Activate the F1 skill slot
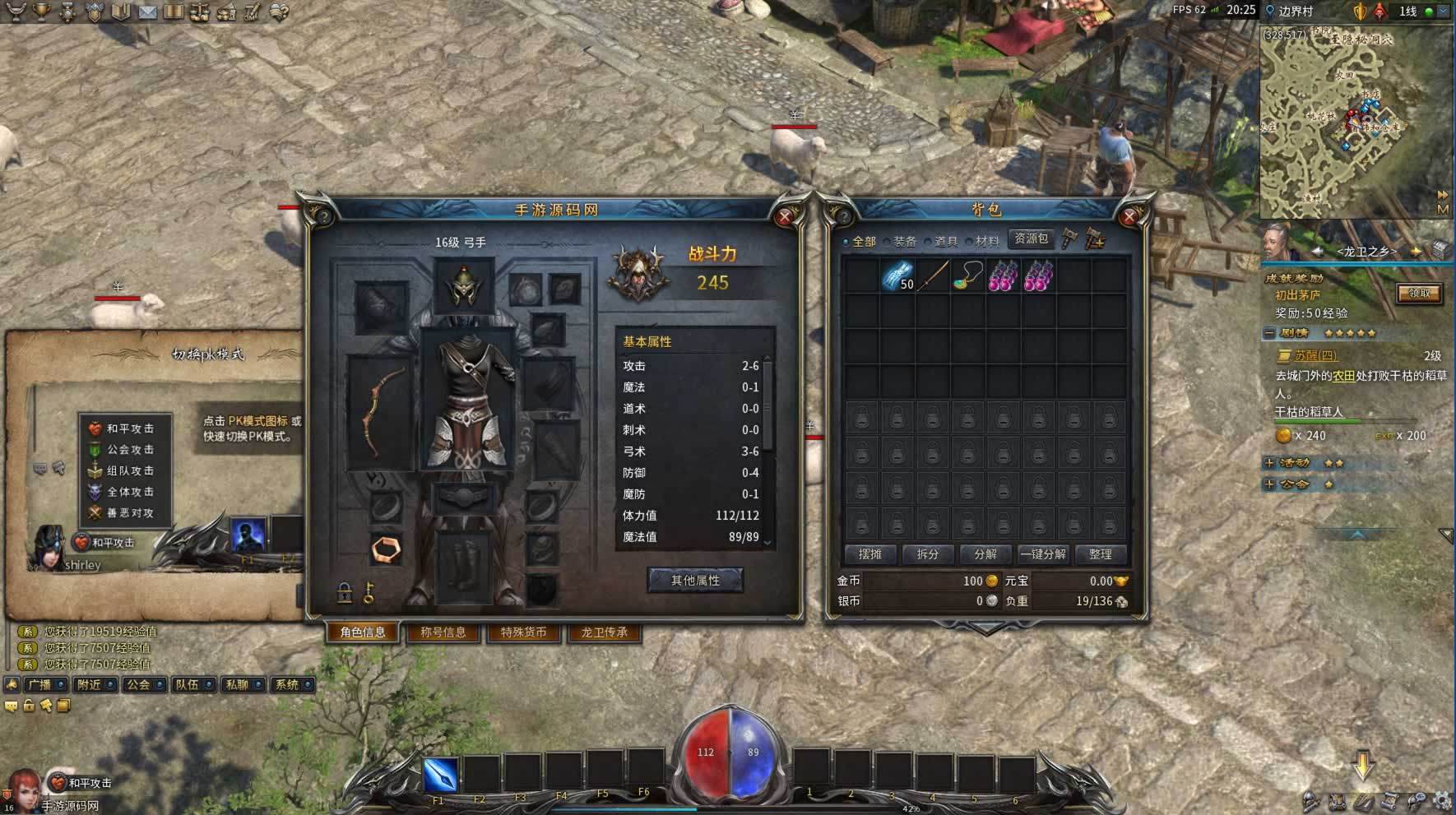This screenshot has width=1456, height=815. [440, 776]
